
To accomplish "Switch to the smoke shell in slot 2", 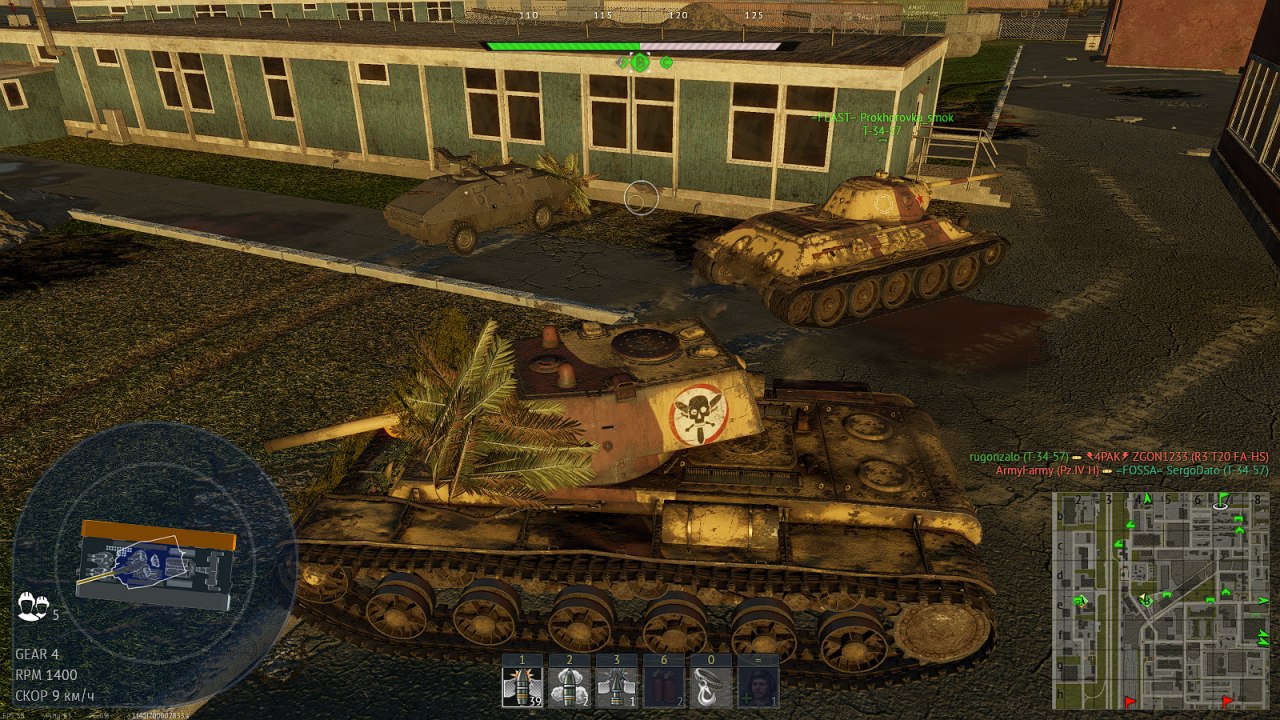I will [x=568, y=687].
